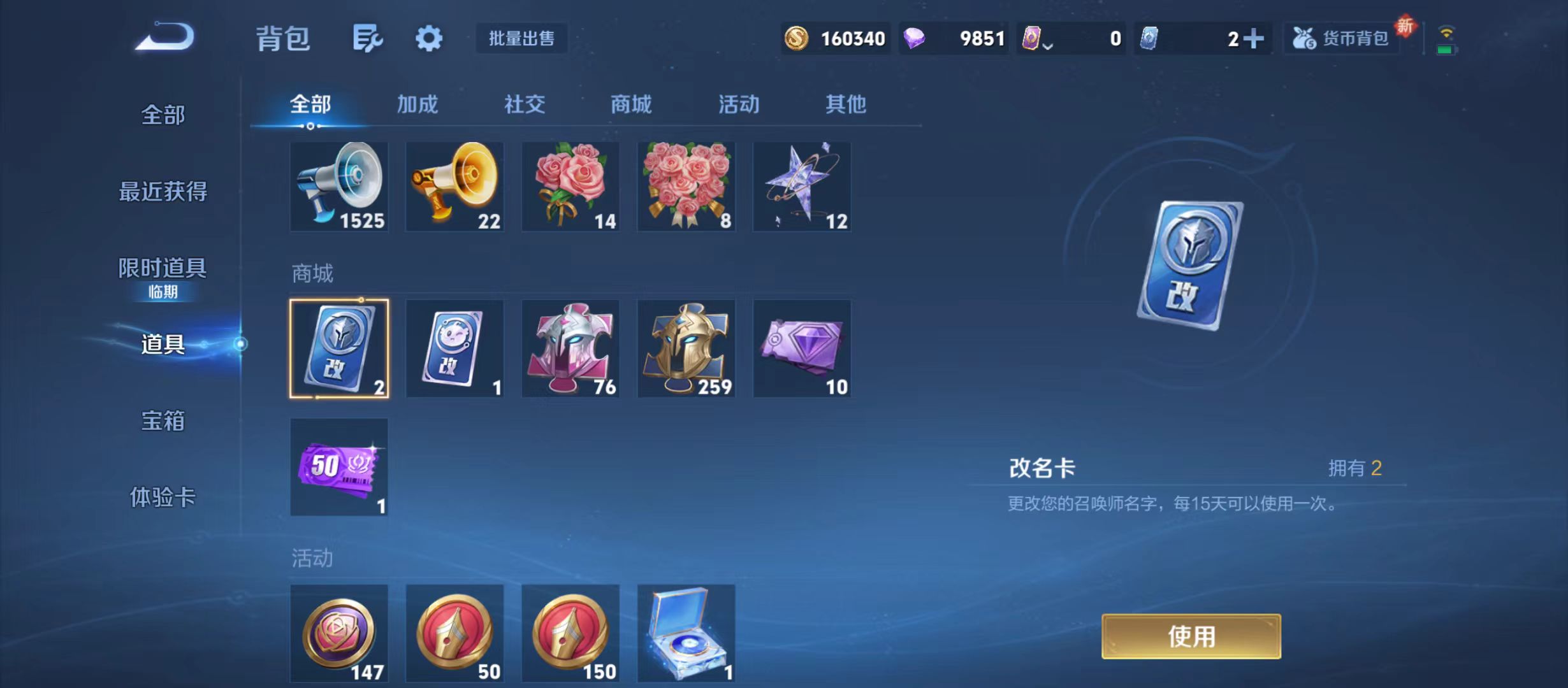This screenshot has width=1568, height=688.
Task: Select the crystal music box item
Action: [686, 634]
